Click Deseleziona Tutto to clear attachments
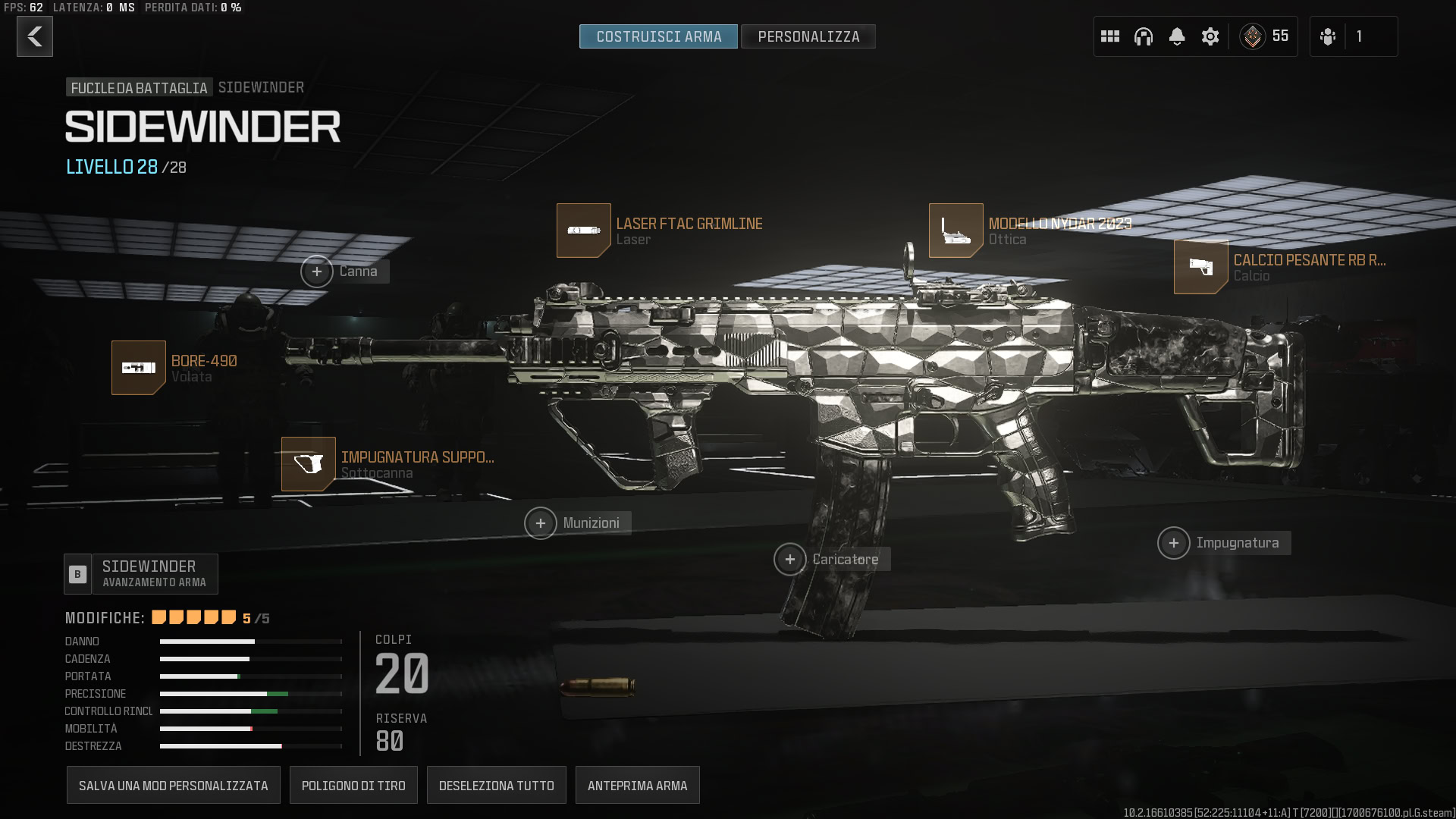This screenshot has height=819, width=1456. [x=497, y=786]
